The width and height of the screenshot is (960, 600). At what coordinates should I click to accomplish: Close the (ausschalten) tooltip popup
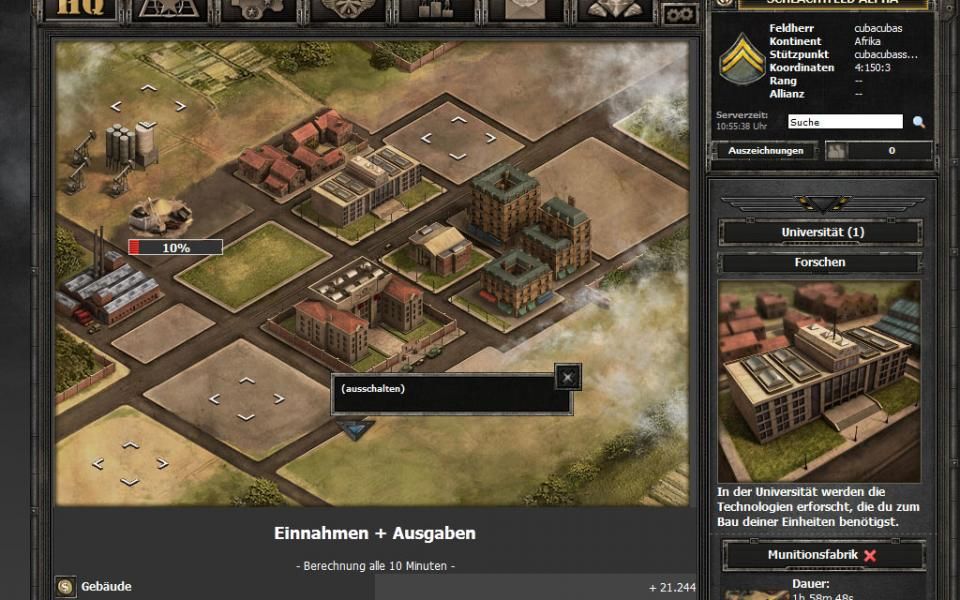pyautogui.click(x=568, y=376)
